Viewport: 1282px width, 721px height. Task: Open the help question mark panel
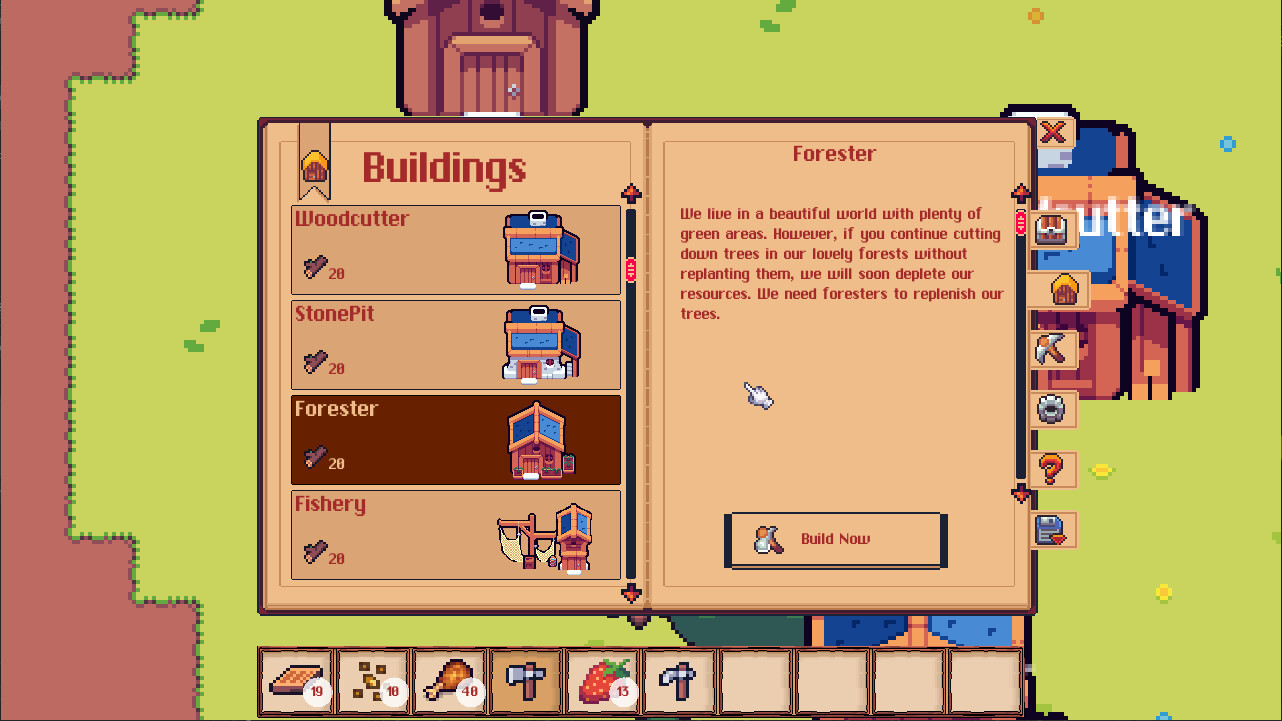coord(1052,470)
